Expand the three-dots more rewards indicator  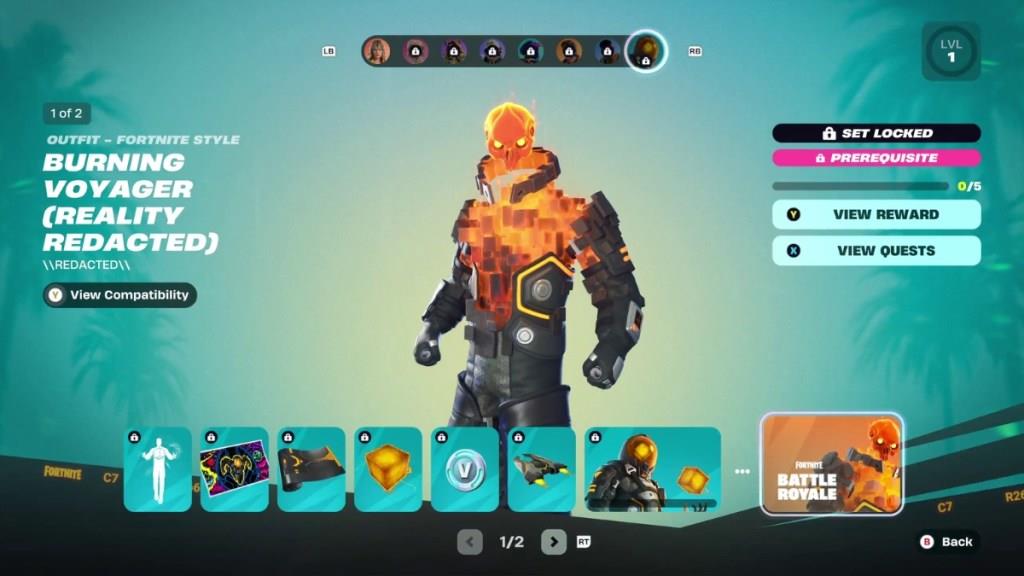741,471
